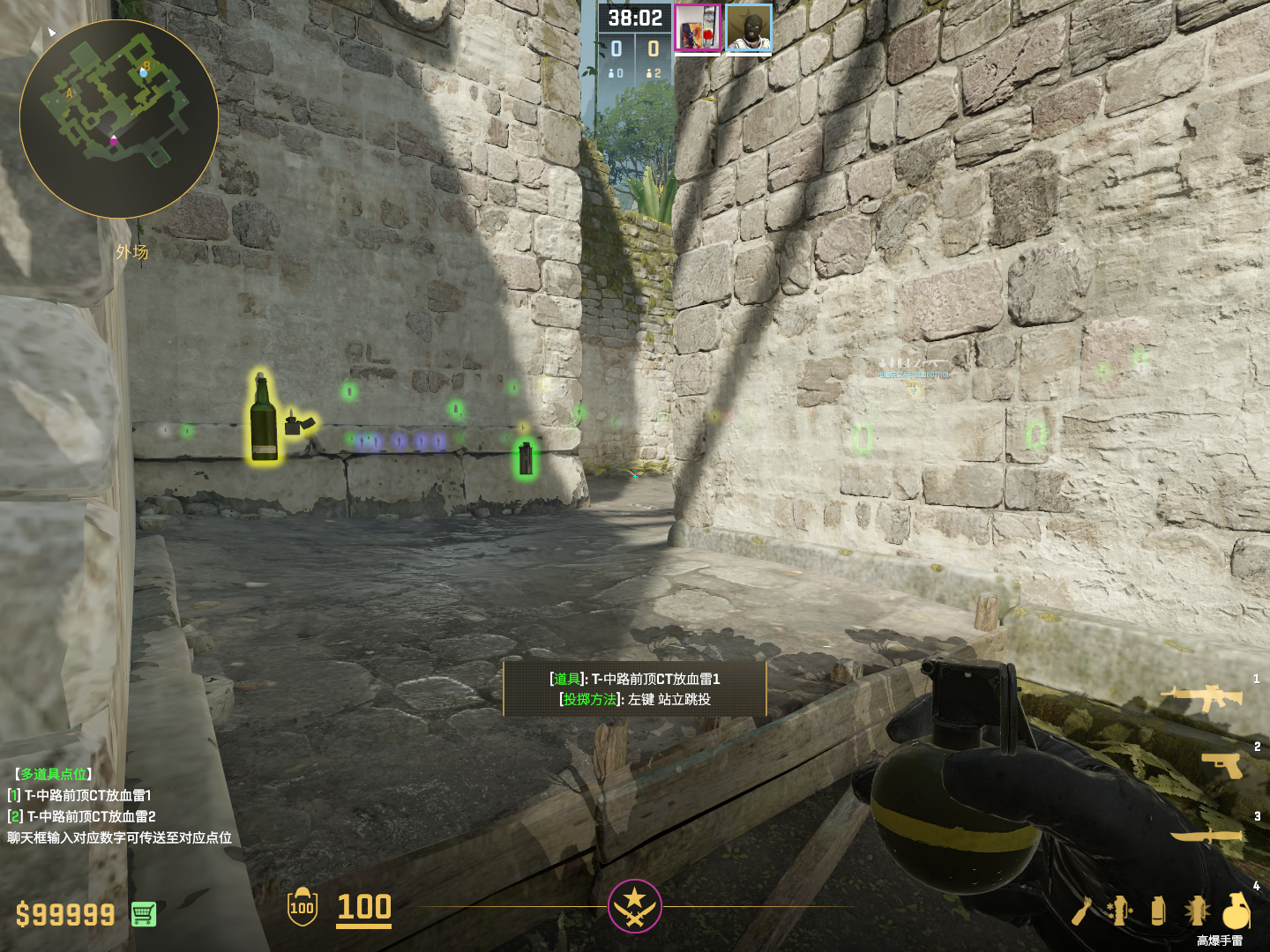Click the balaclava player avatar at top
This screenshot has width=1270, height=952.
[749, 27]
